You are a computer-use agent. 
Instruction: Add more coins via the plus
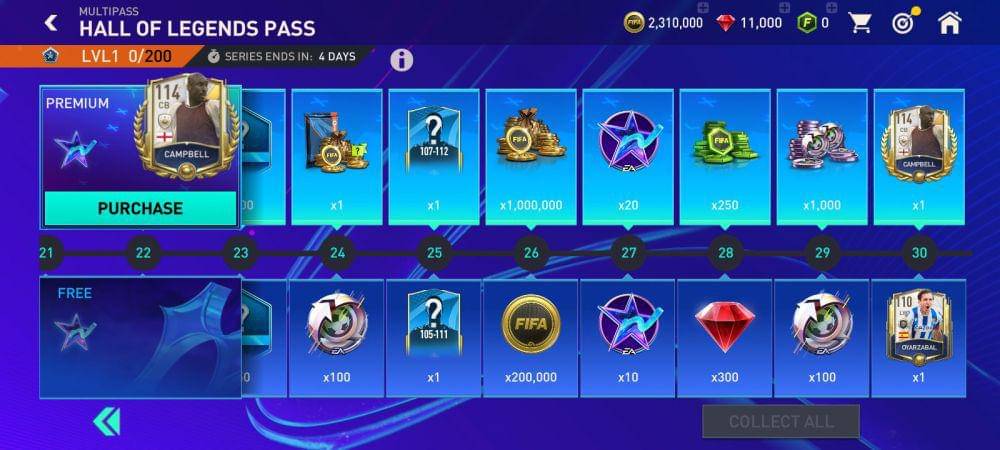pos(701,9)
